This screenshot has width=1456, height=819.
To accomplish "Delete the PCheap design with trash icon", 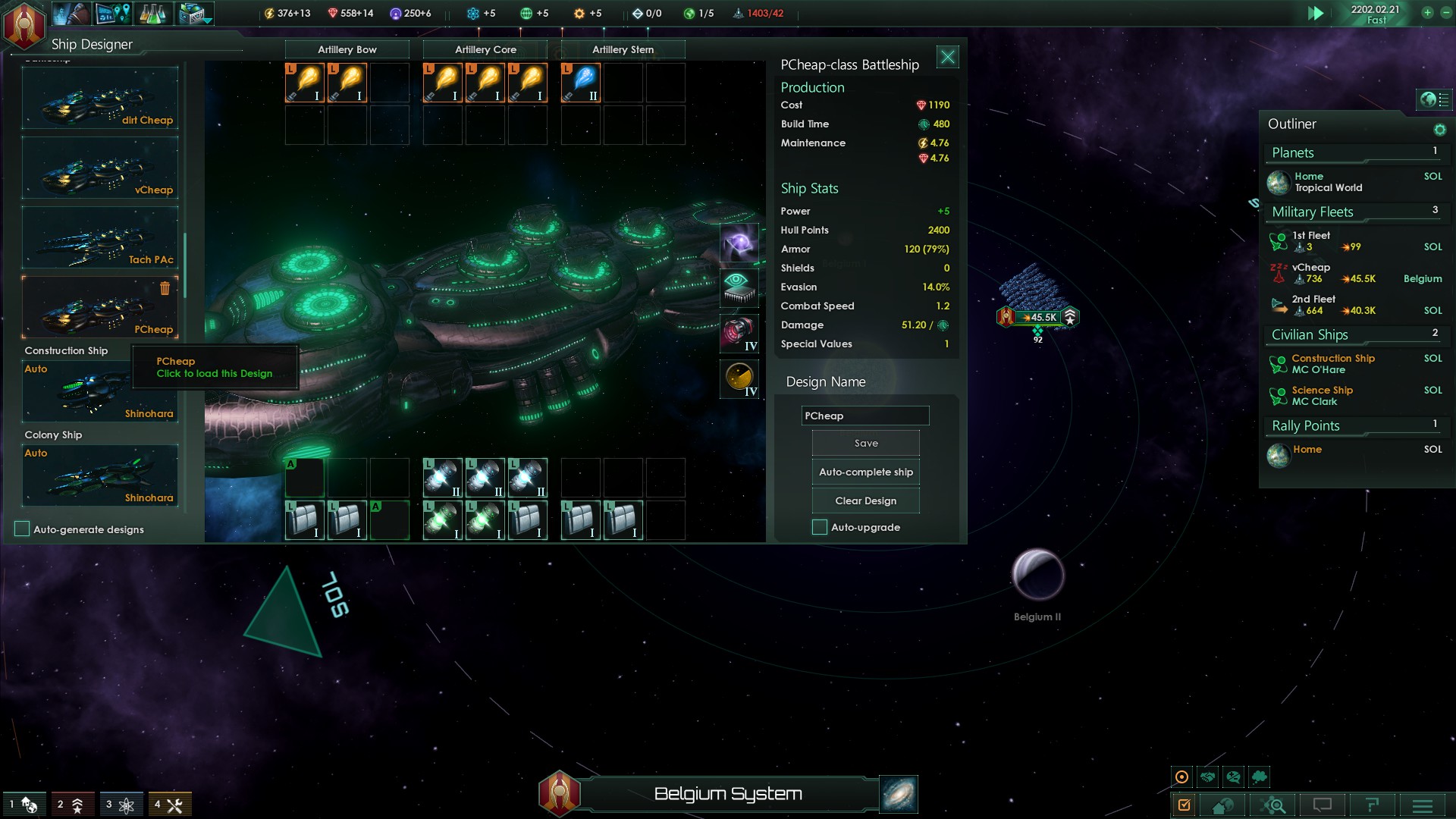I will [x=165, y=288].
